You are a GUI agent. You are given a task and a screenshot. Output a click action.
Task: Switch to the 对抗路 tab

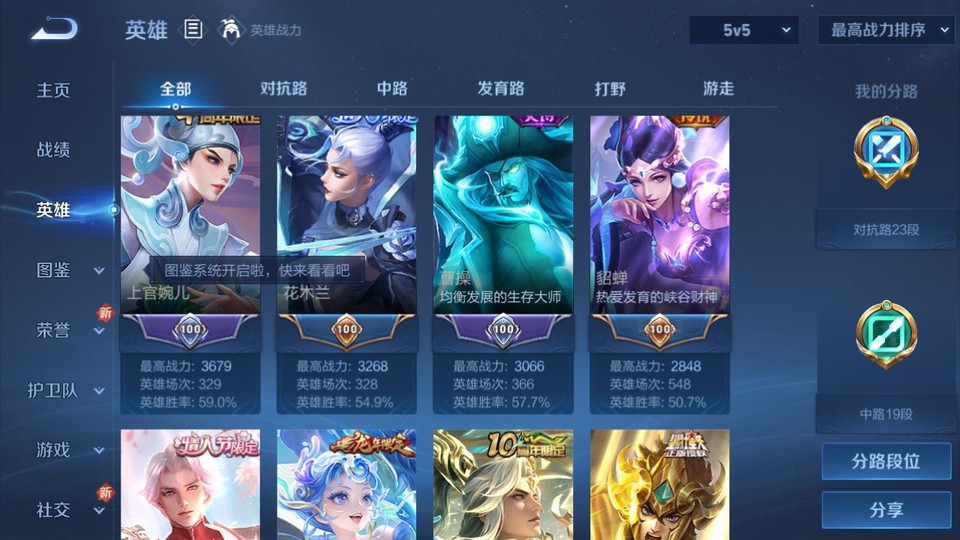pyautogui.click(x=283, y=88)
